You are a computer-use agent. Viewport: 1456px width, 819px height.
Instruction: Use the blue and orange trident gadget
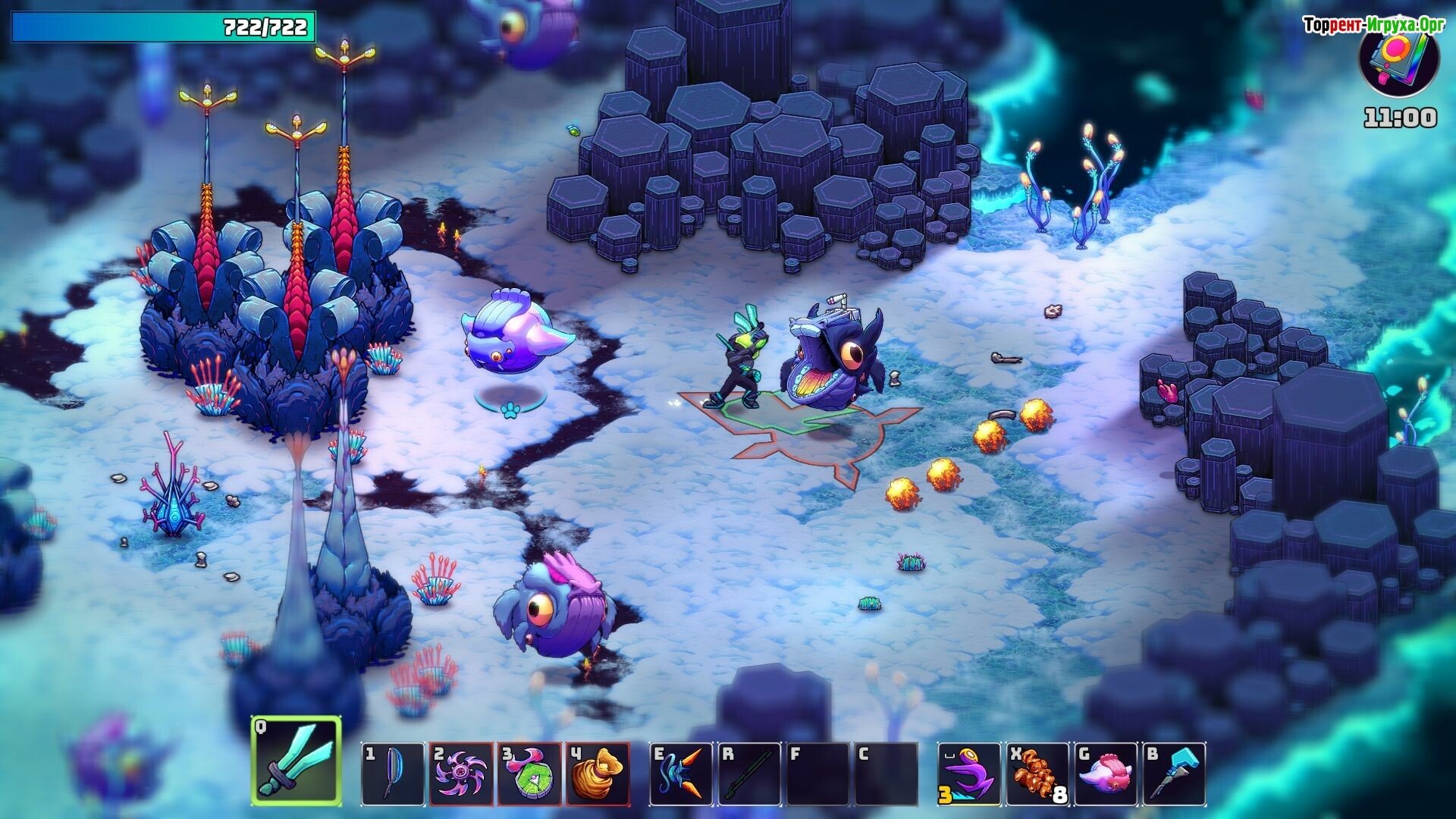[x=681, y=773]
